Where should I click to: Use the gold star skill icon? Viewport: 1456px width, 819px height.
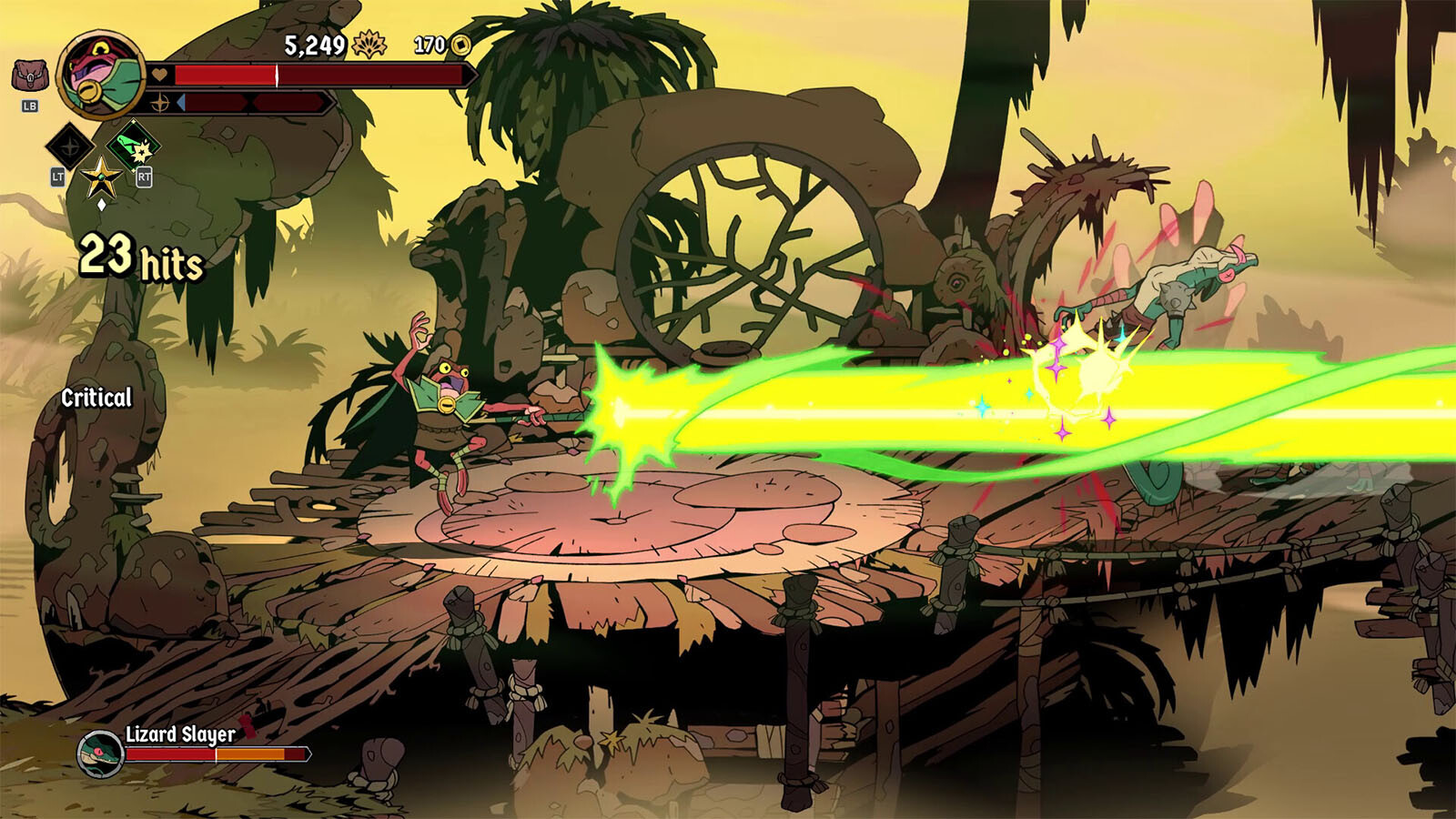101,177
